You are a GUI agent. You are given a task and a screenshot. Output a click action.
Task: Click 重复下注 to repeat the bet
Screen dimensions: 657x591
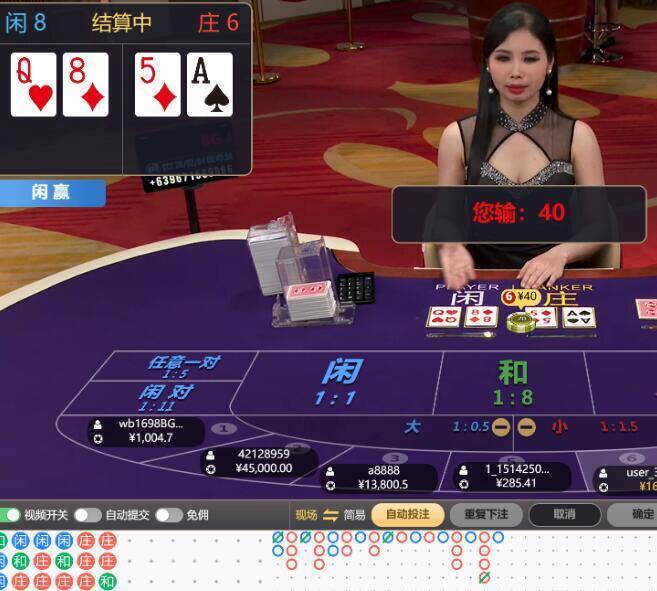point(486,515)
